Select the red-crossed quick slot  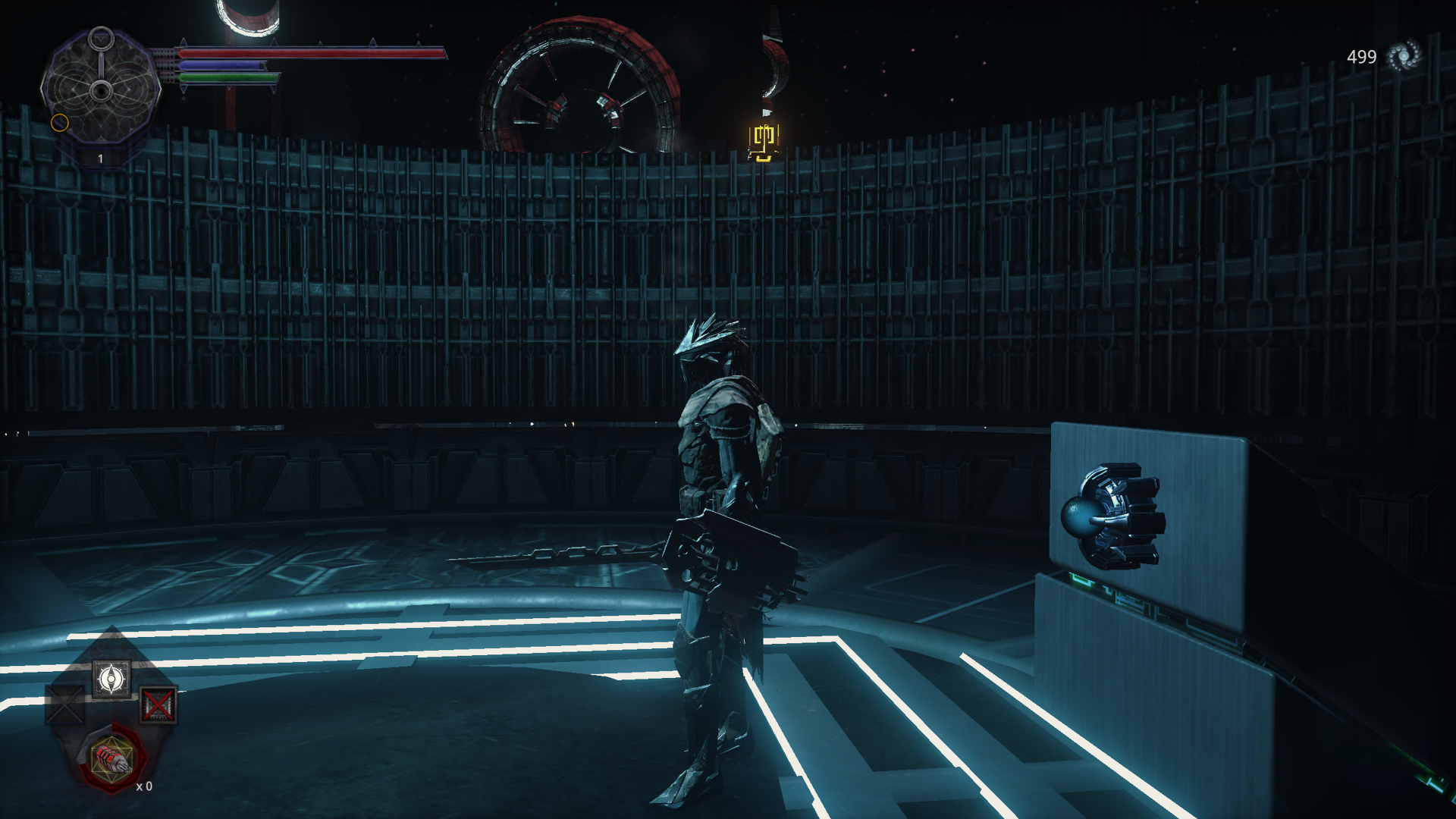(158, 705)
